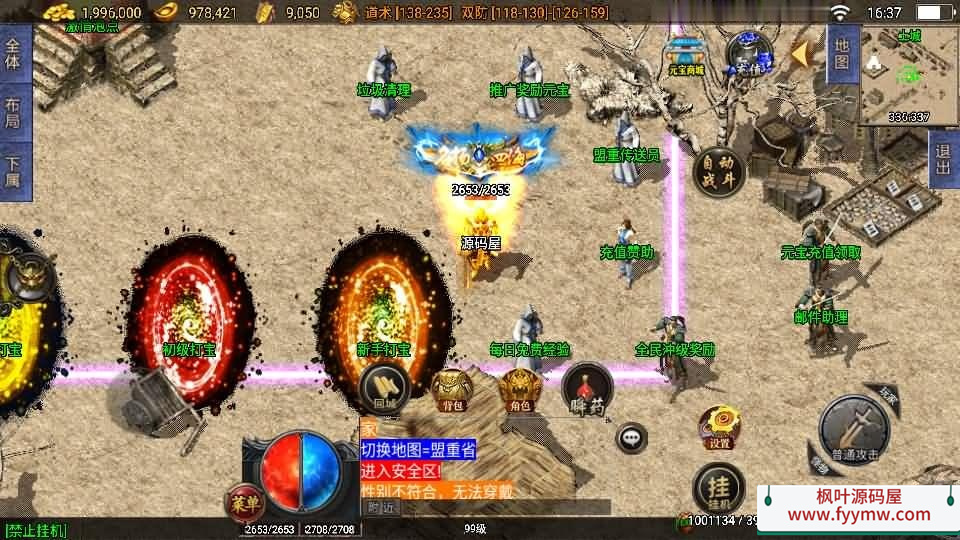Visit the www.fyymw.com watermark link
This screenshot has width=960, height=540.
coord(858,515)
